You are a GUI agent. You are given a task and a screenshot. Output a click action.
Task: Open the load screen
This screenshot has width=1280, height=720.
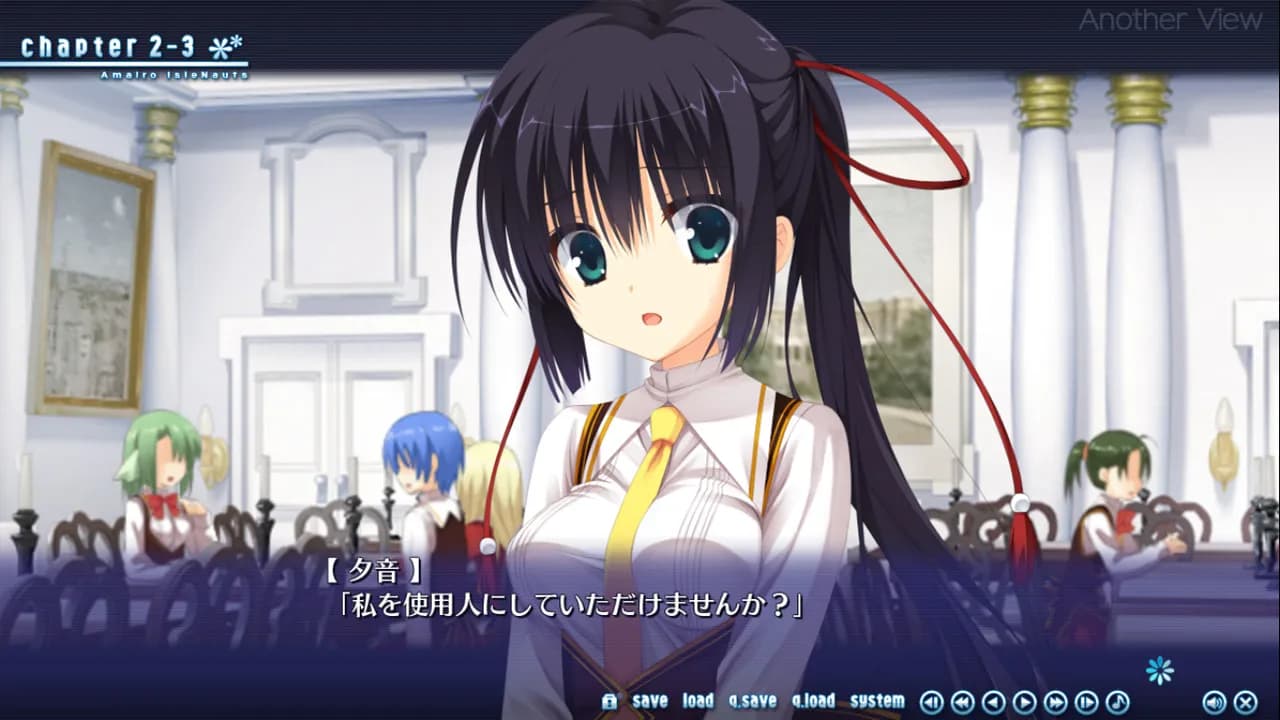[697, 702]
